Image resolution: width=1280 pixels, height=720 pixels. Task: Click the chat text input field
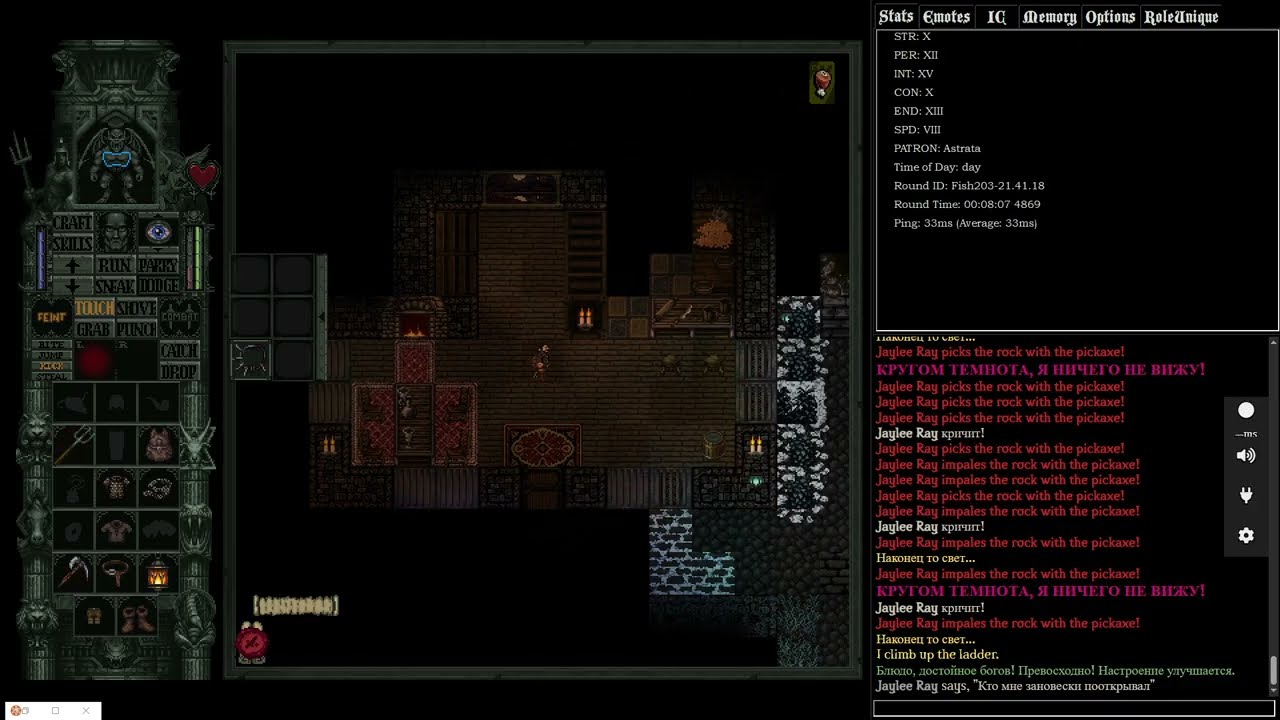pyautogui.click(x=1075, y=708)
